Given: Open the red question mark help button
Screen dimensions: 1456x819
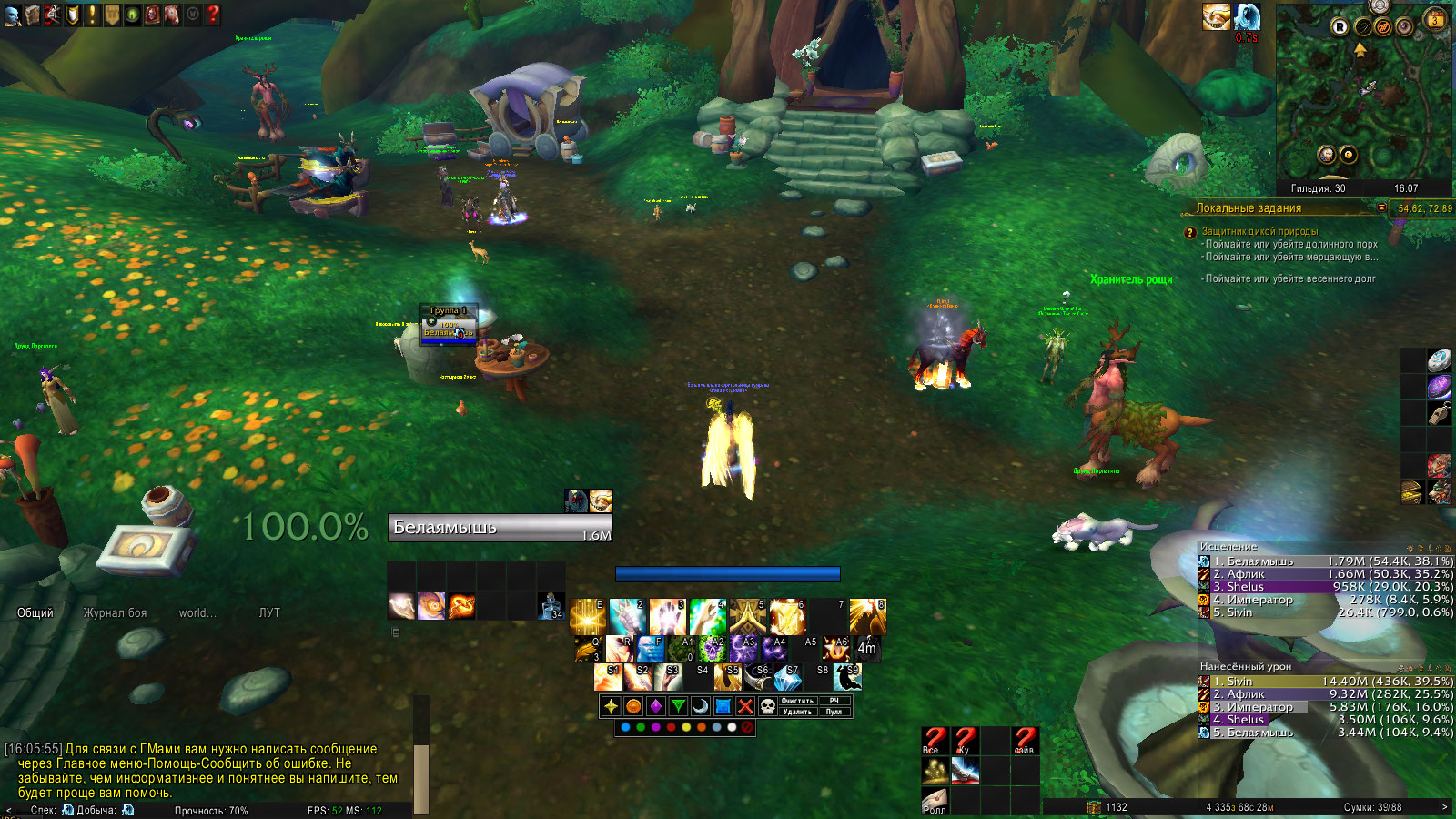Looking at the screenshot, I should [x=213, y=15].
